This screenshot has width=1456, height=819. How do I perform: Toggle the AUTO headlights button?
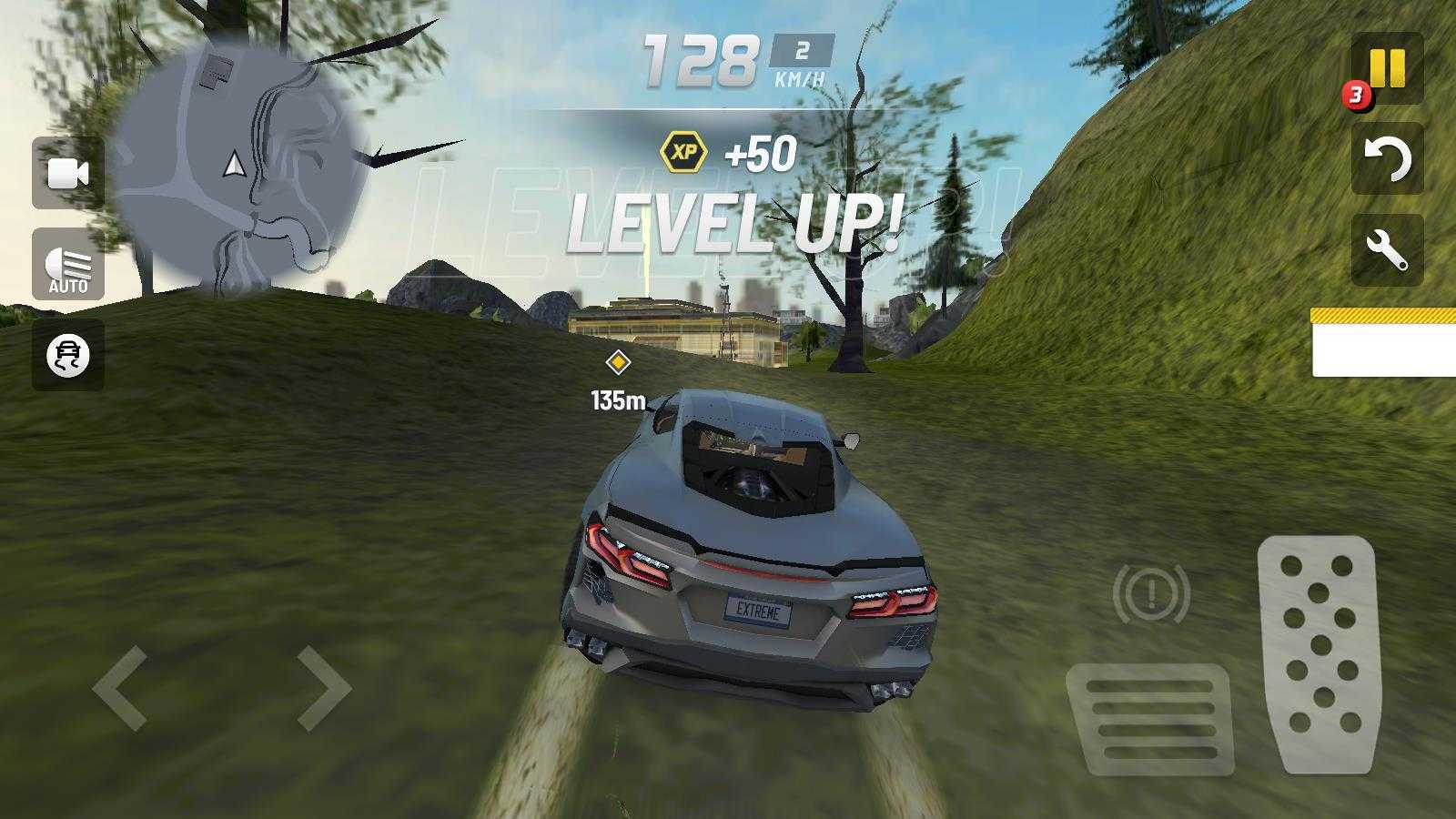[68, 265]
